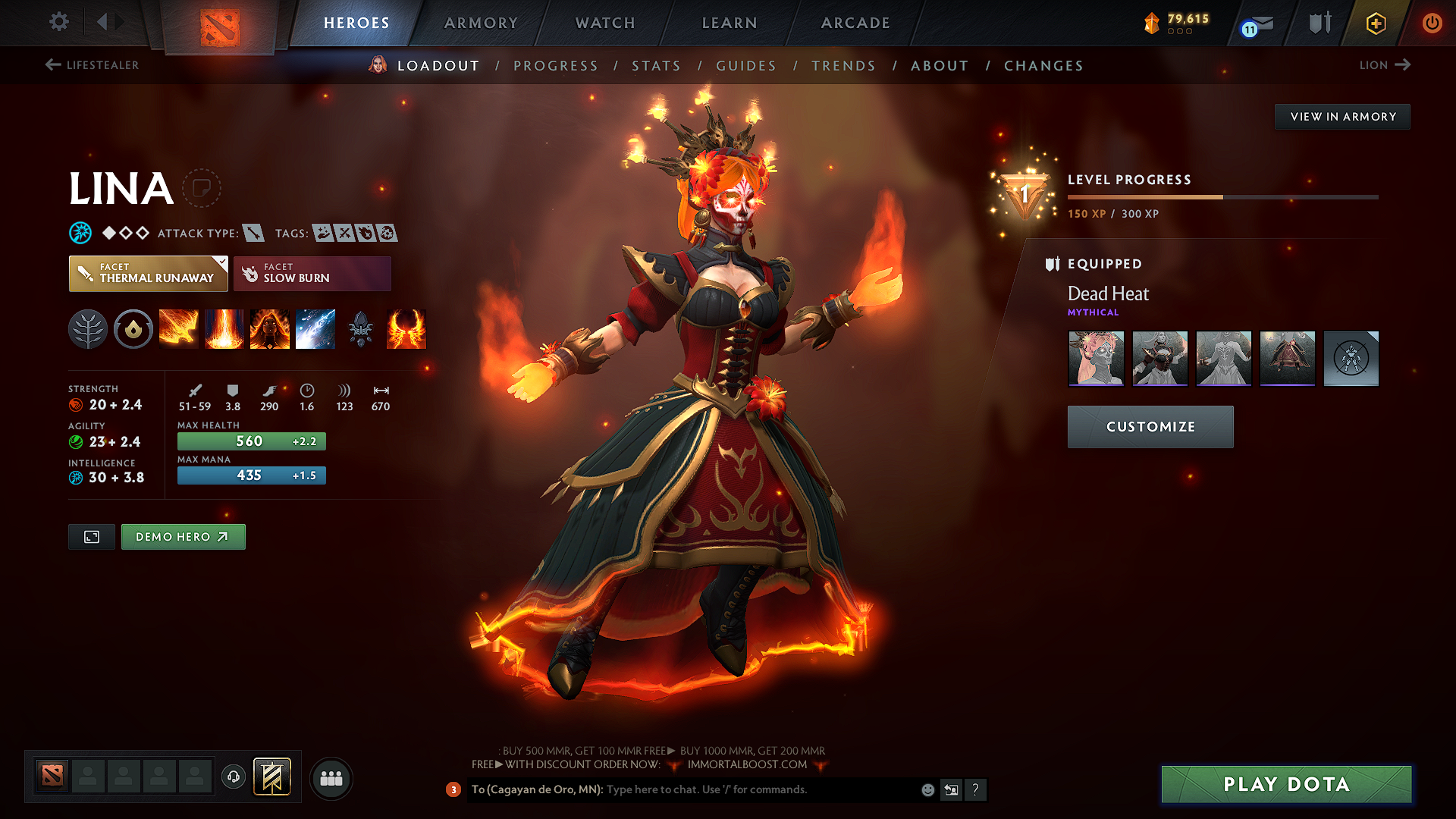This screenshot has height=819, width=1456.
Task: Go to previous hero Lifestealer
Action: point(92,65)
